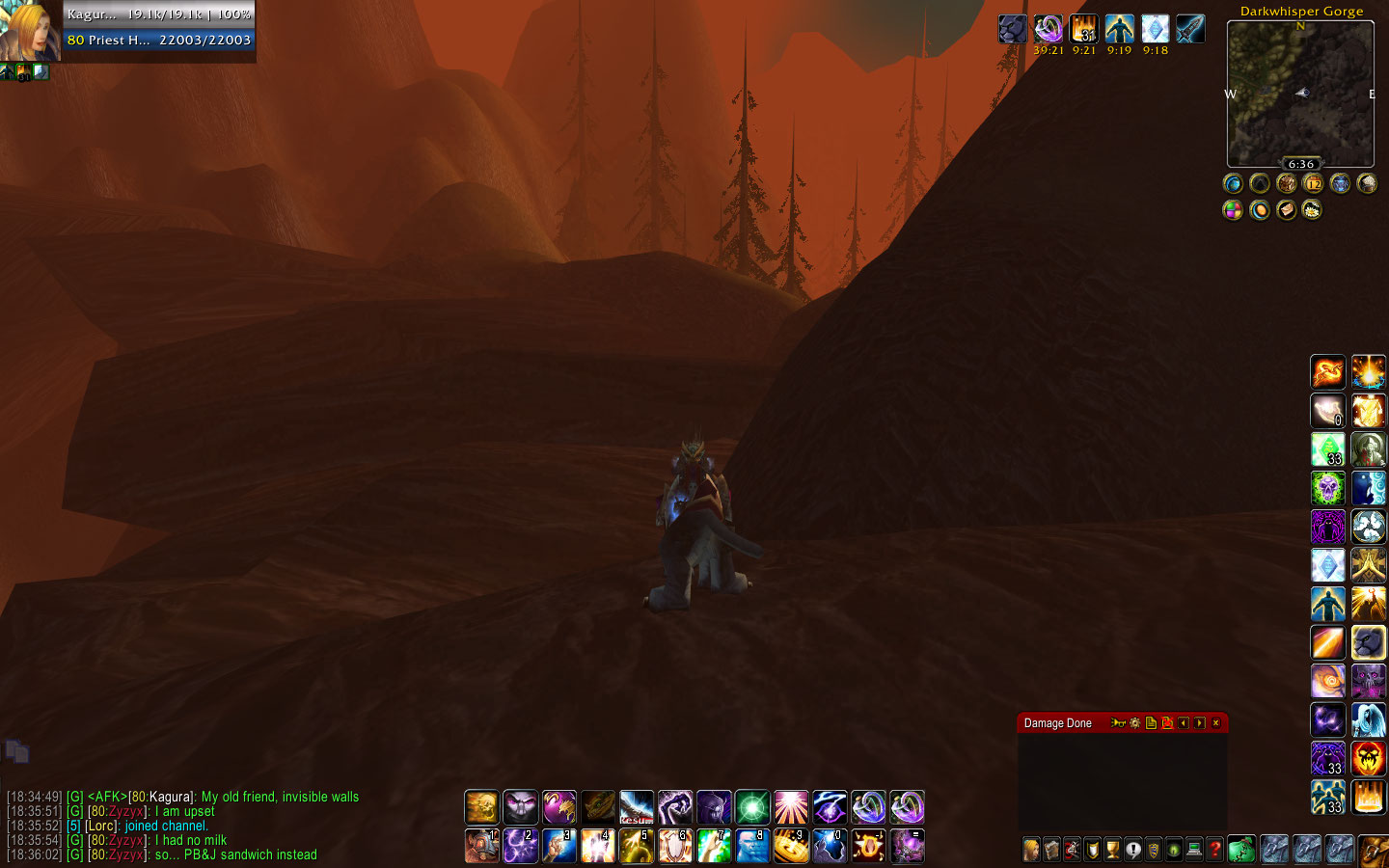Cast the holy light hand spell in slot 4

click(x=597, y=846)
